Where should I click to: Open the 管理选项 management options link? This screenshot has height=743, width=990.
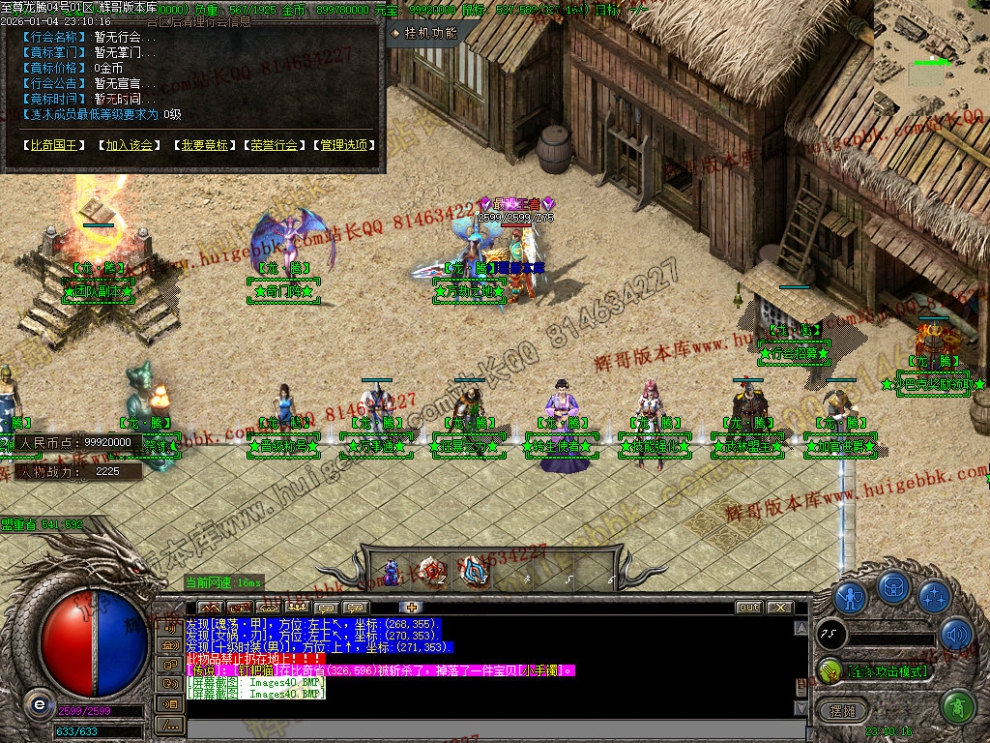(343, 145)
